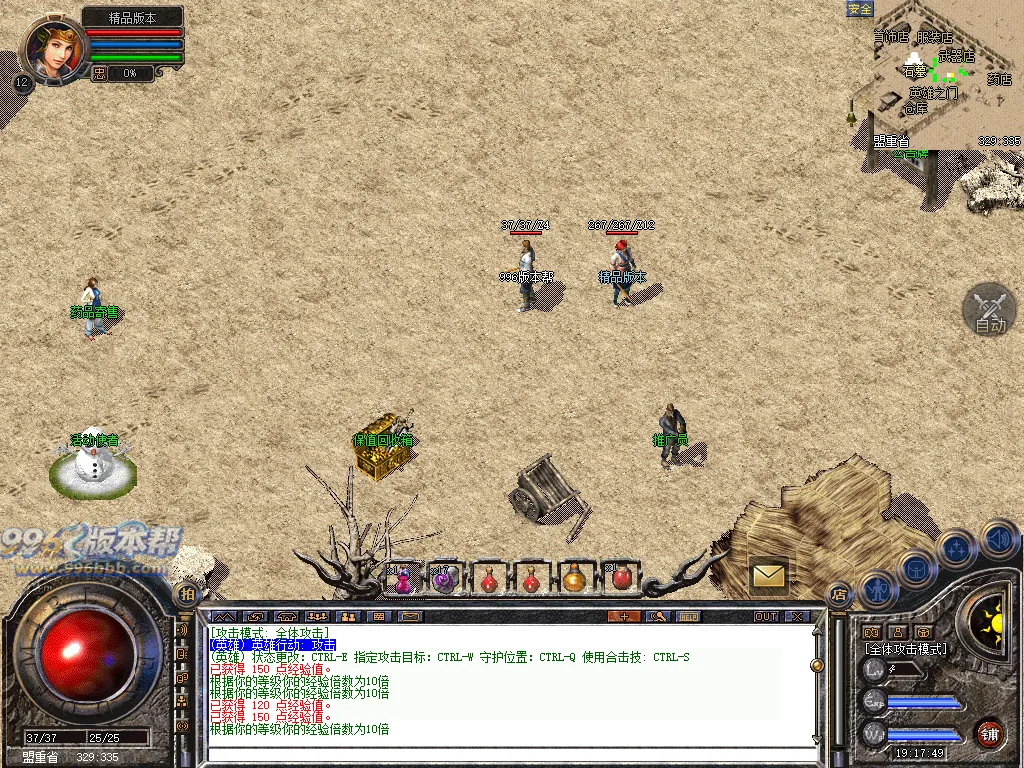Use the pink potion flask in belt

(402, 580)
